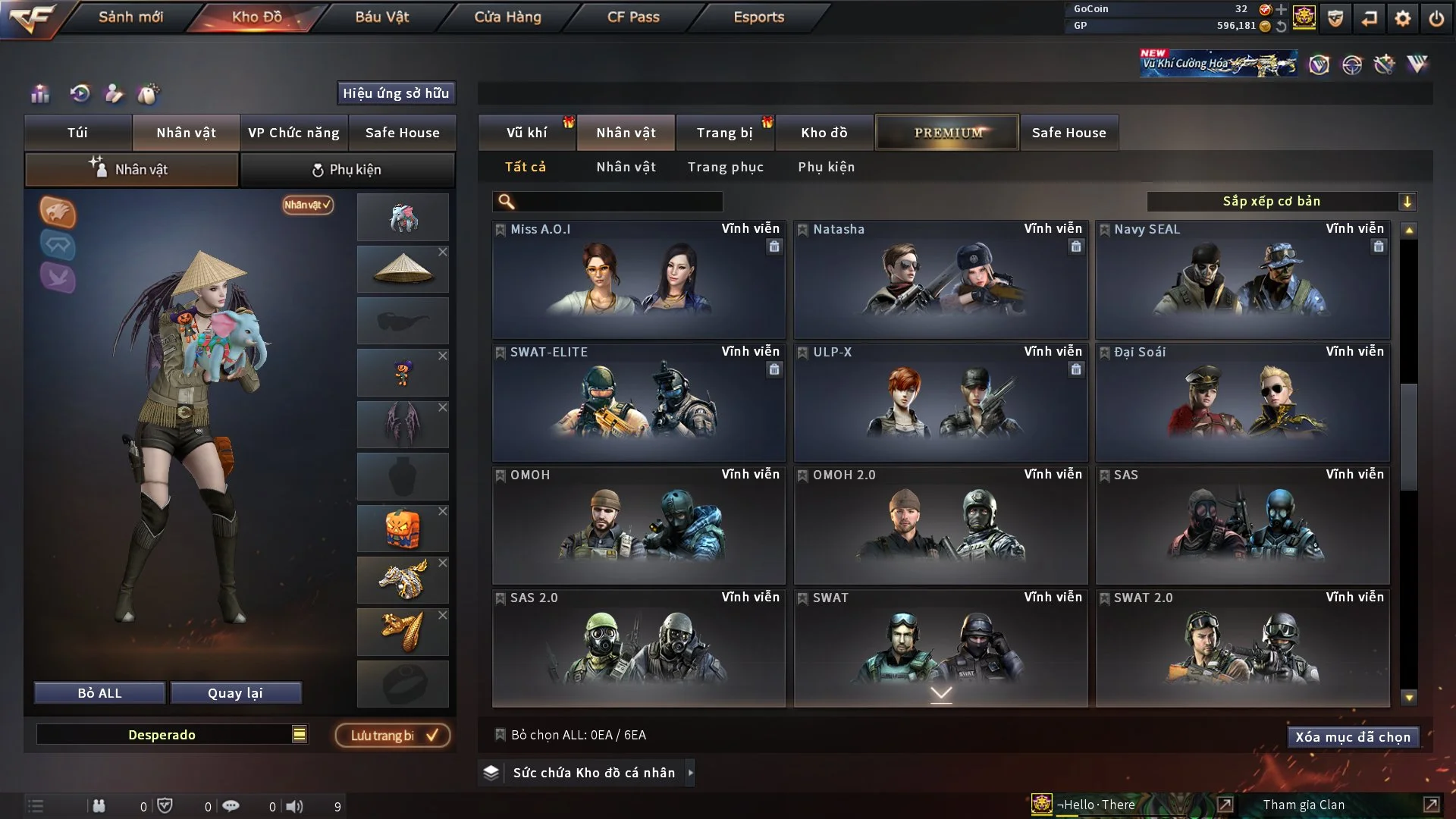The height and width of the screenshot is (819, 1456).
Task: Go to the Sảnh mới lobby tab
Action: coord(130,17)
